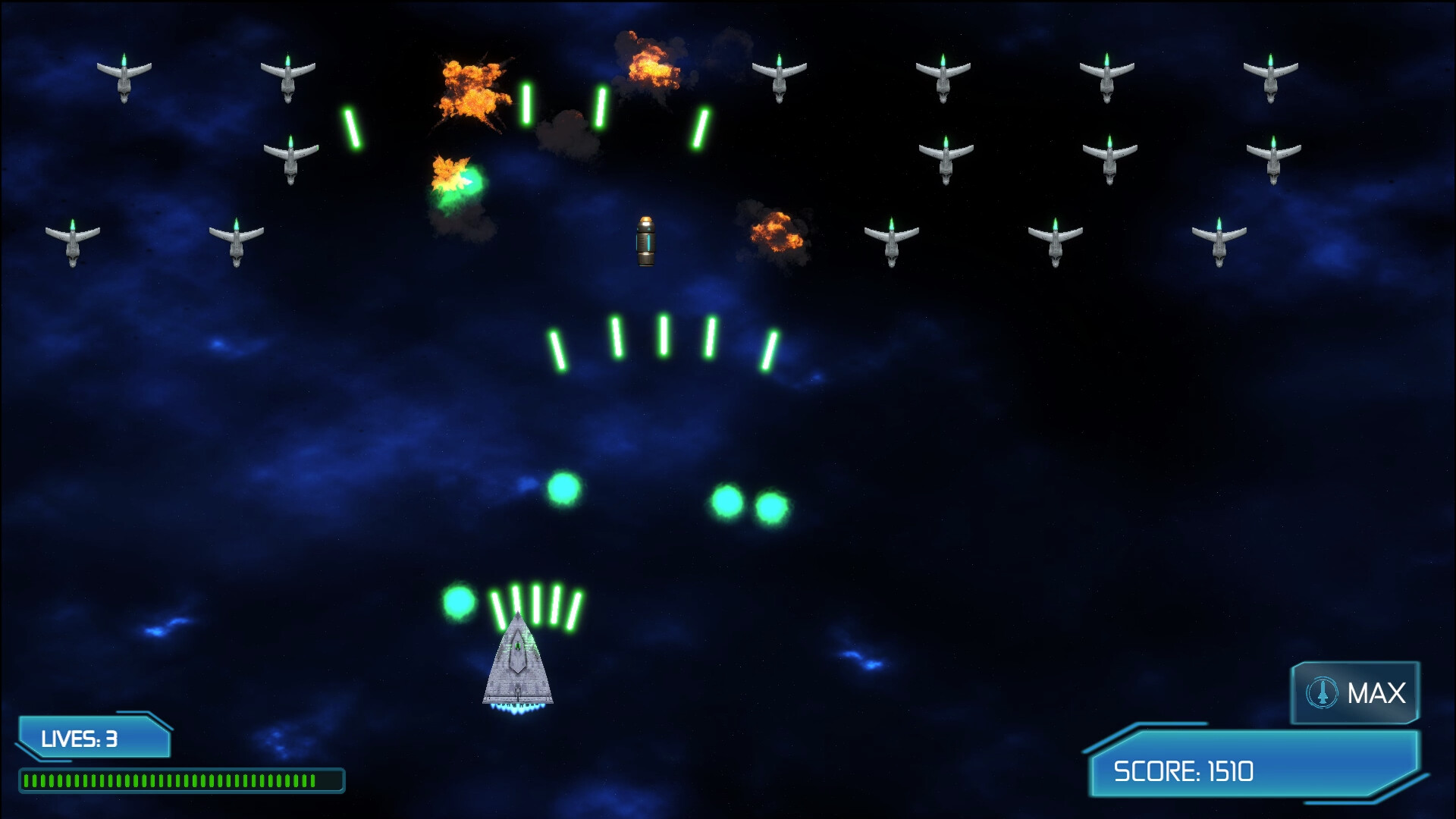The height and width of the screenshot is (819, 1456).
Task: Select the enemy fighter in the top-left corner
Action: tap(126, 76)
